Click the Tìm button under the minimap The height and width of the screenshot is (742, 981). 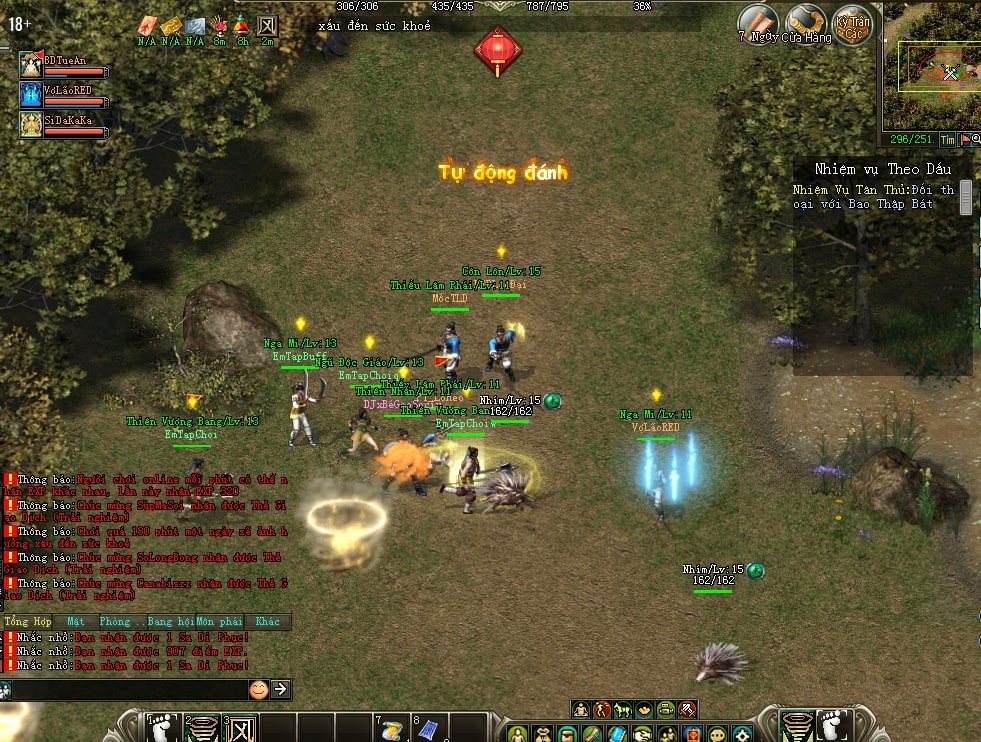pyautogui.click(x=947, y=141)
